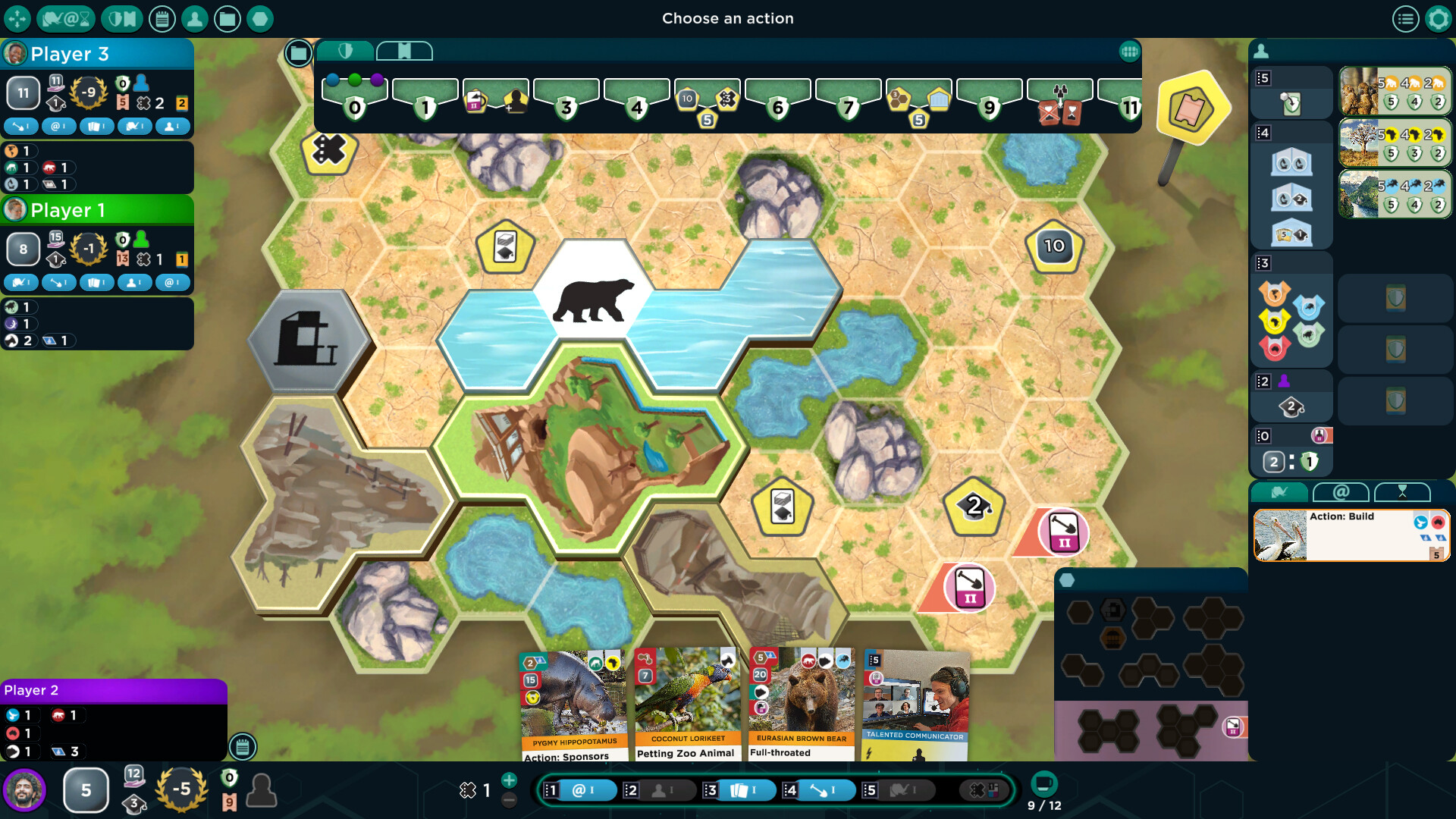This screenshot has height=819, width=1456.
Task: Collapse Player 2's panel with the notepad toggle
Action: (x=242, y=747)
